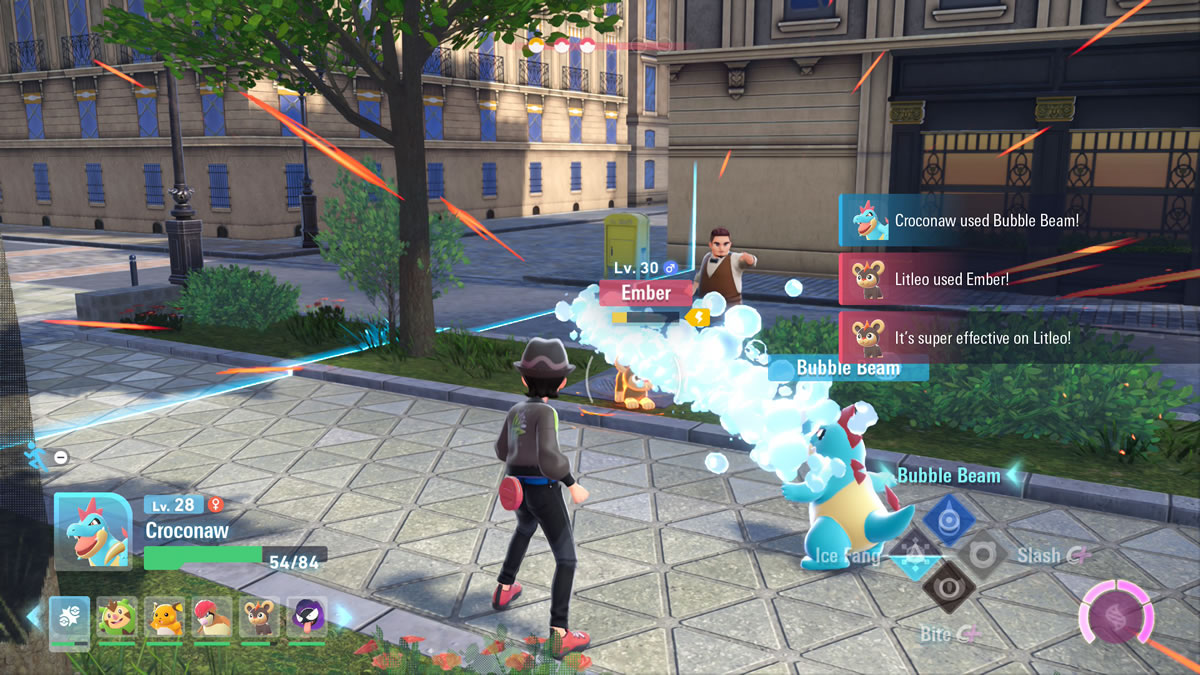Image resolution: width=1200 pixels, height=675 pixels.
Task: Select the 'It's super effective on Litleo!' log entry
Action: [1018, 338]
